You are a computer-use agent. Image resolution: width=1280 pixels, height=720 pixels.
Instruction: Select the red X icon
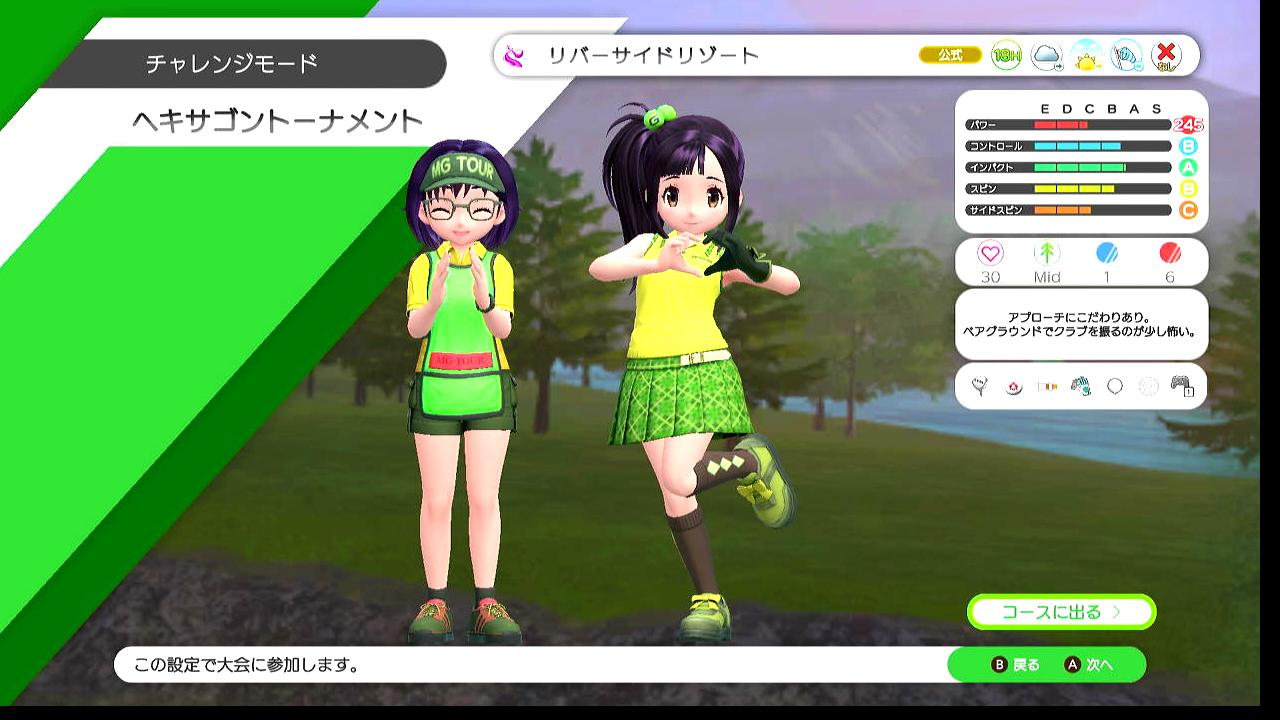[x=1166, y=56]
